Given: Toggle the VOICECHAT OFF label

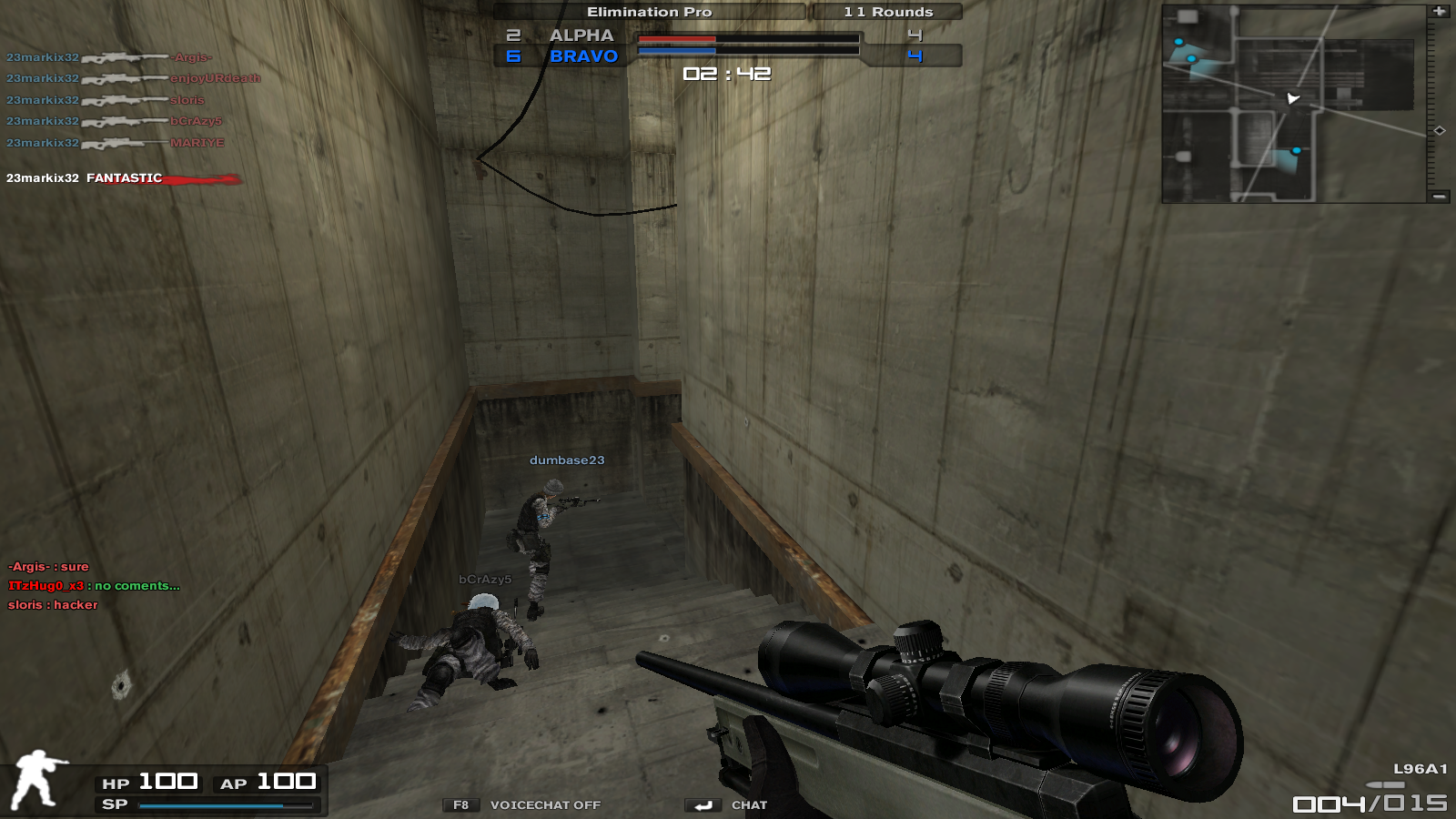Looking at the screenshot, I should click(545, 805).
